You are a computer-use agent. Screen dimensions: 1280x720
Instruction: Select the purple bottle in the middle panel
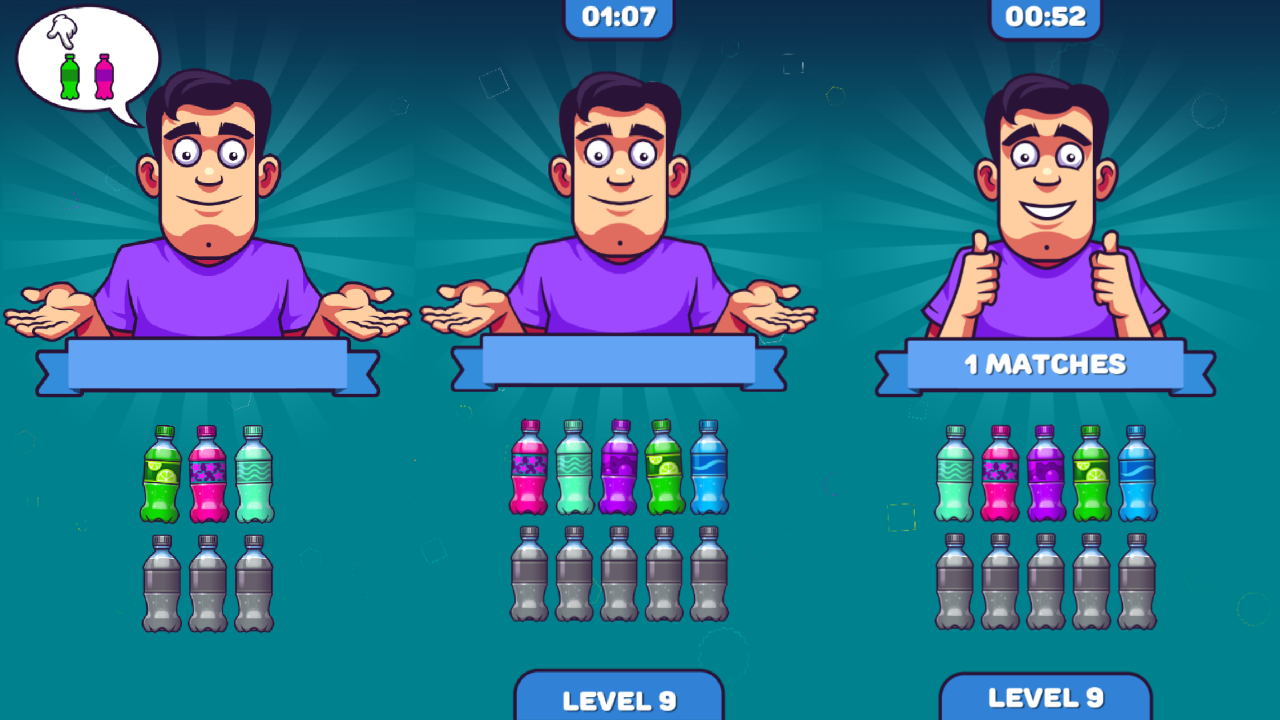click(617, 470)
